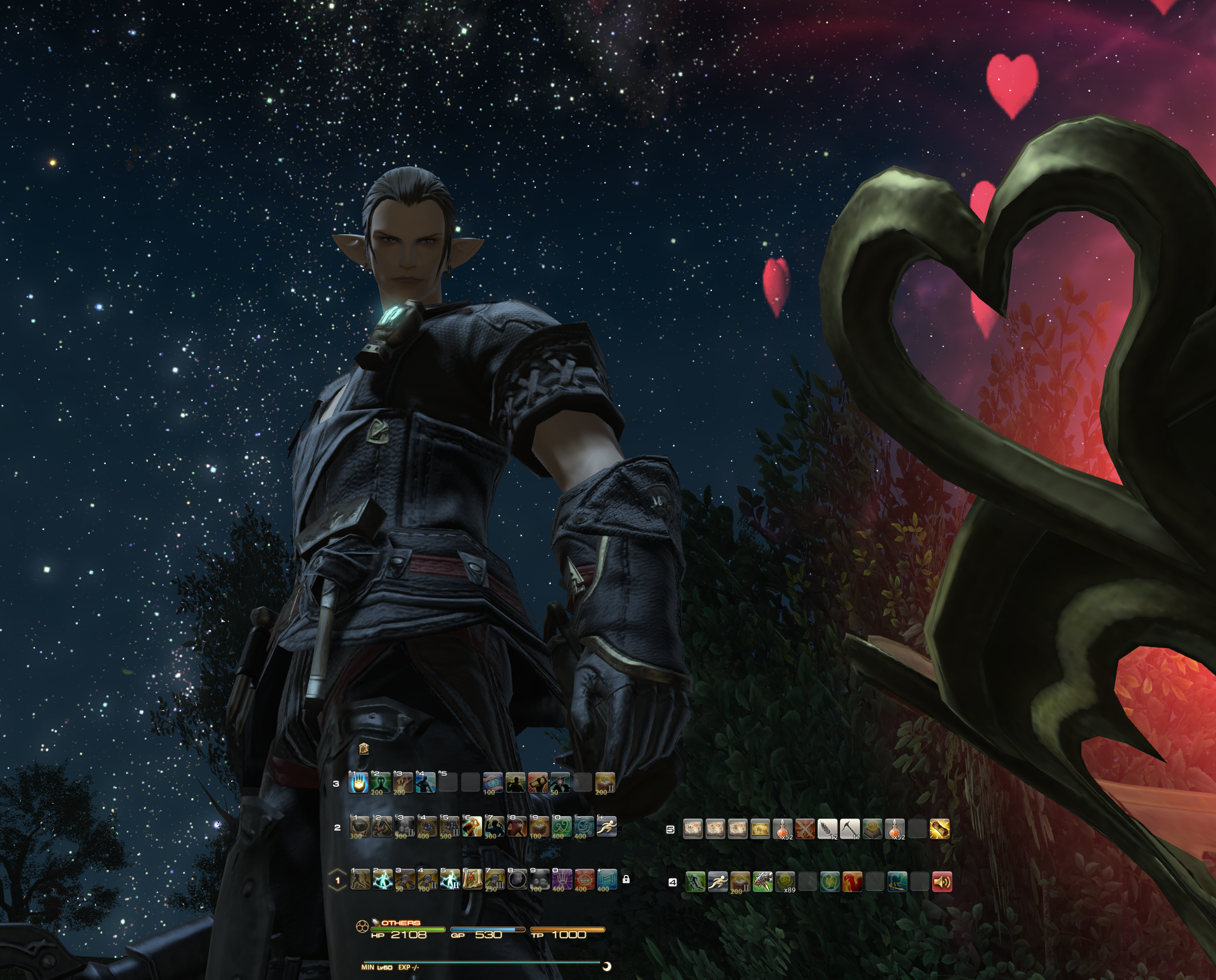Screen dimensions: 1216x980
Task: Use the red speaker sound icon
Action: pos(942,882)
